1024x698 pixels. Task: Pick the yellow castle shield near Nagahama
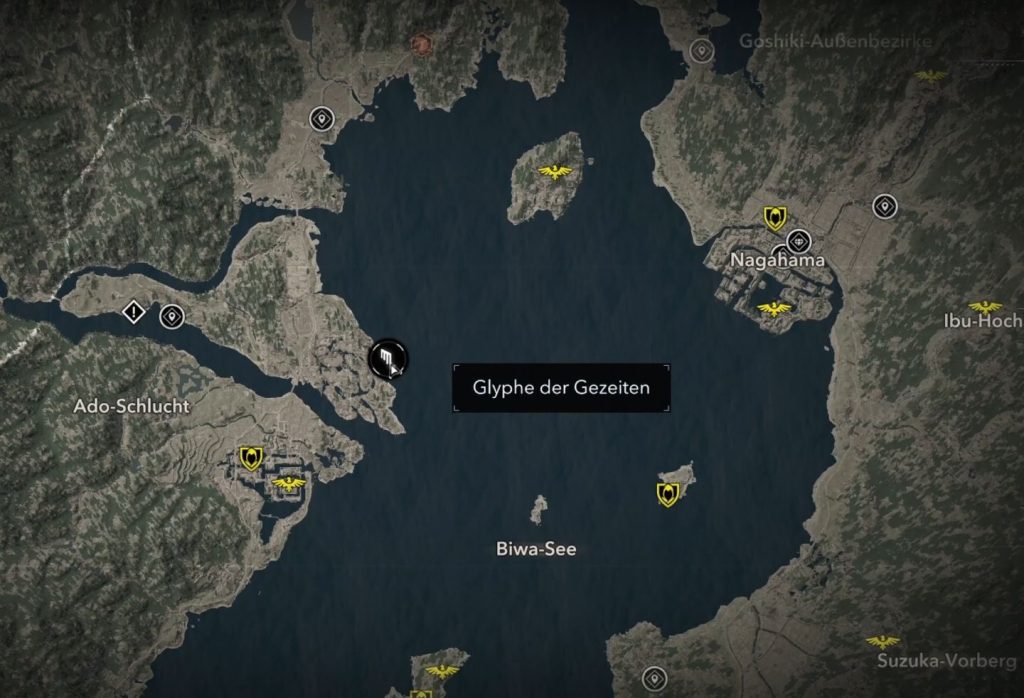tap(773, 218)
